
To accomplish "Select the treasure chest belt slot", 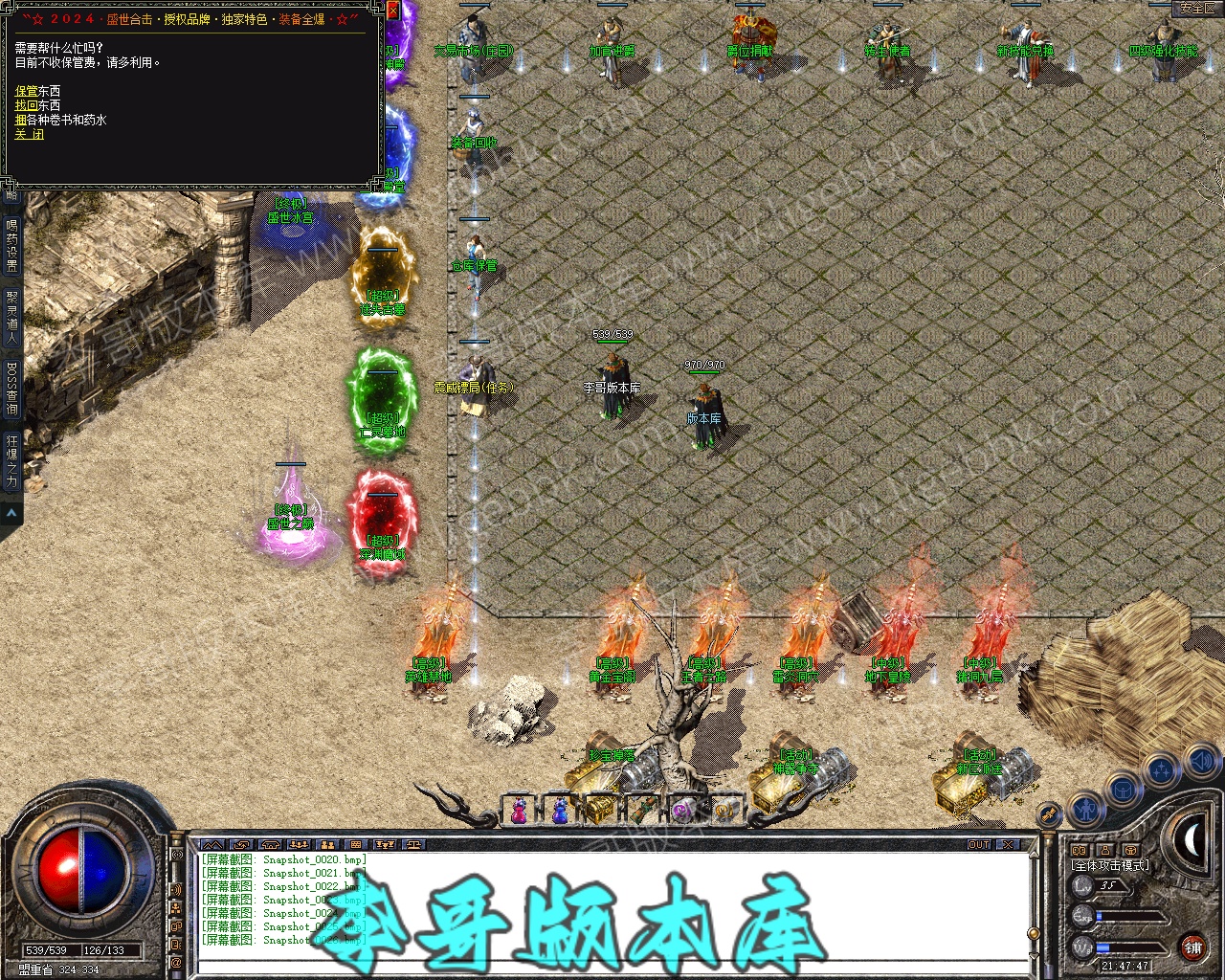I will click(600, 811).
